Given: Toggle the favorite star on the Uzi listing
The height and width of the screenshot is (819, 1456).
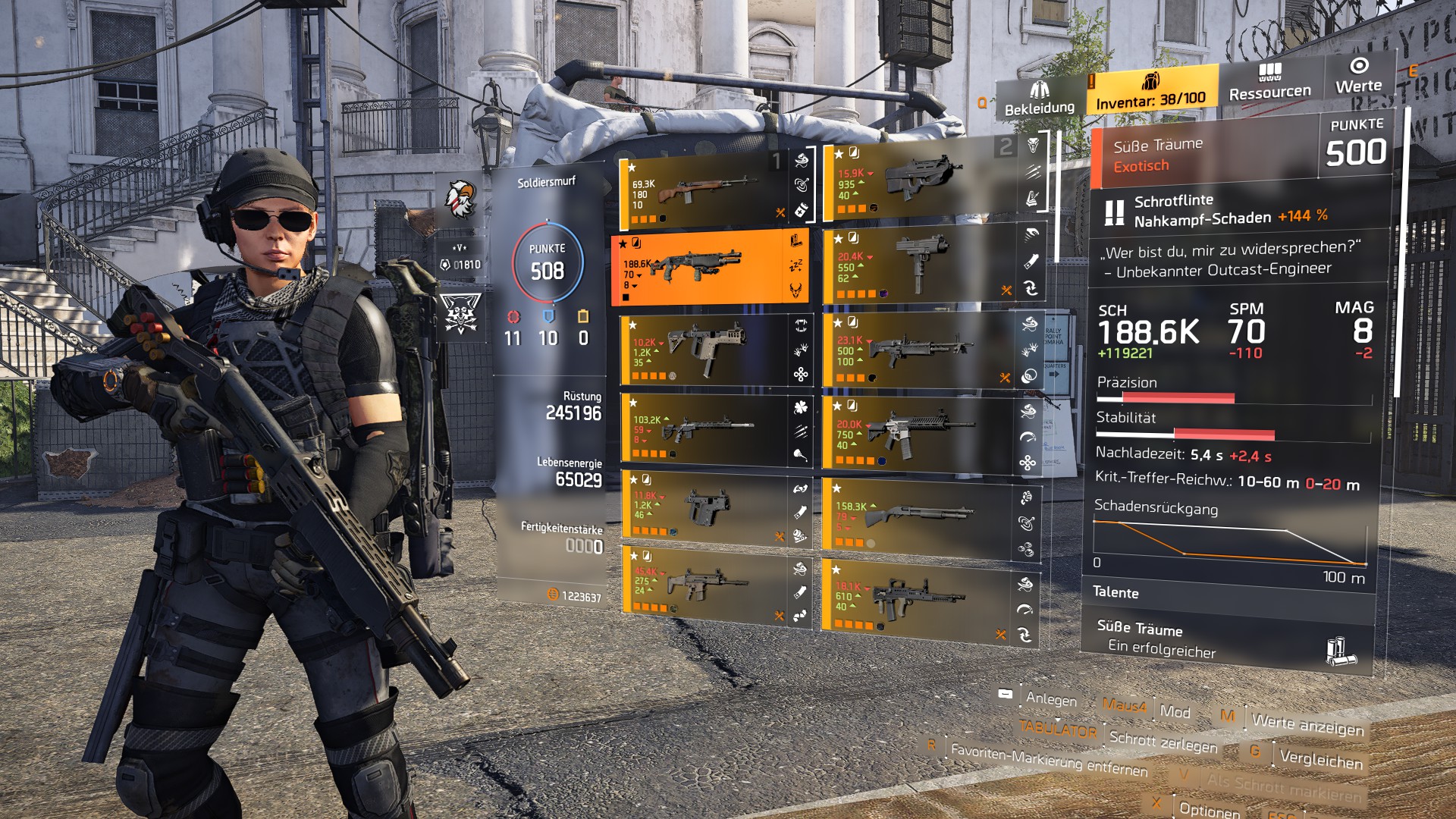Looking at the screenshot, I should [x=838, y=237].
